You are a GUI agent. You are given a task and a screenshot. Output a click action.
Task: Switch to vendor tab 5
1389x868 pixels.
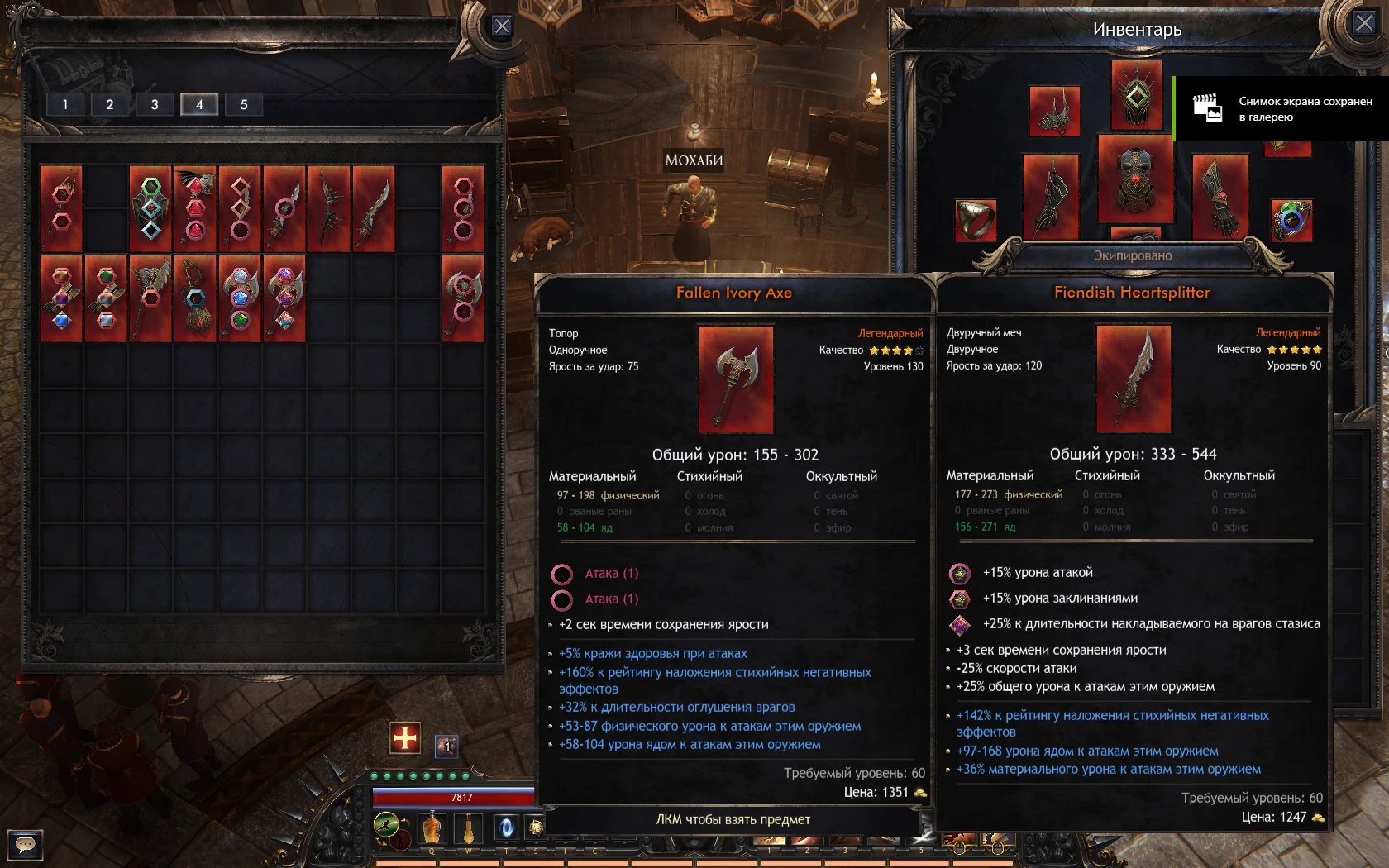coord(243,104)
